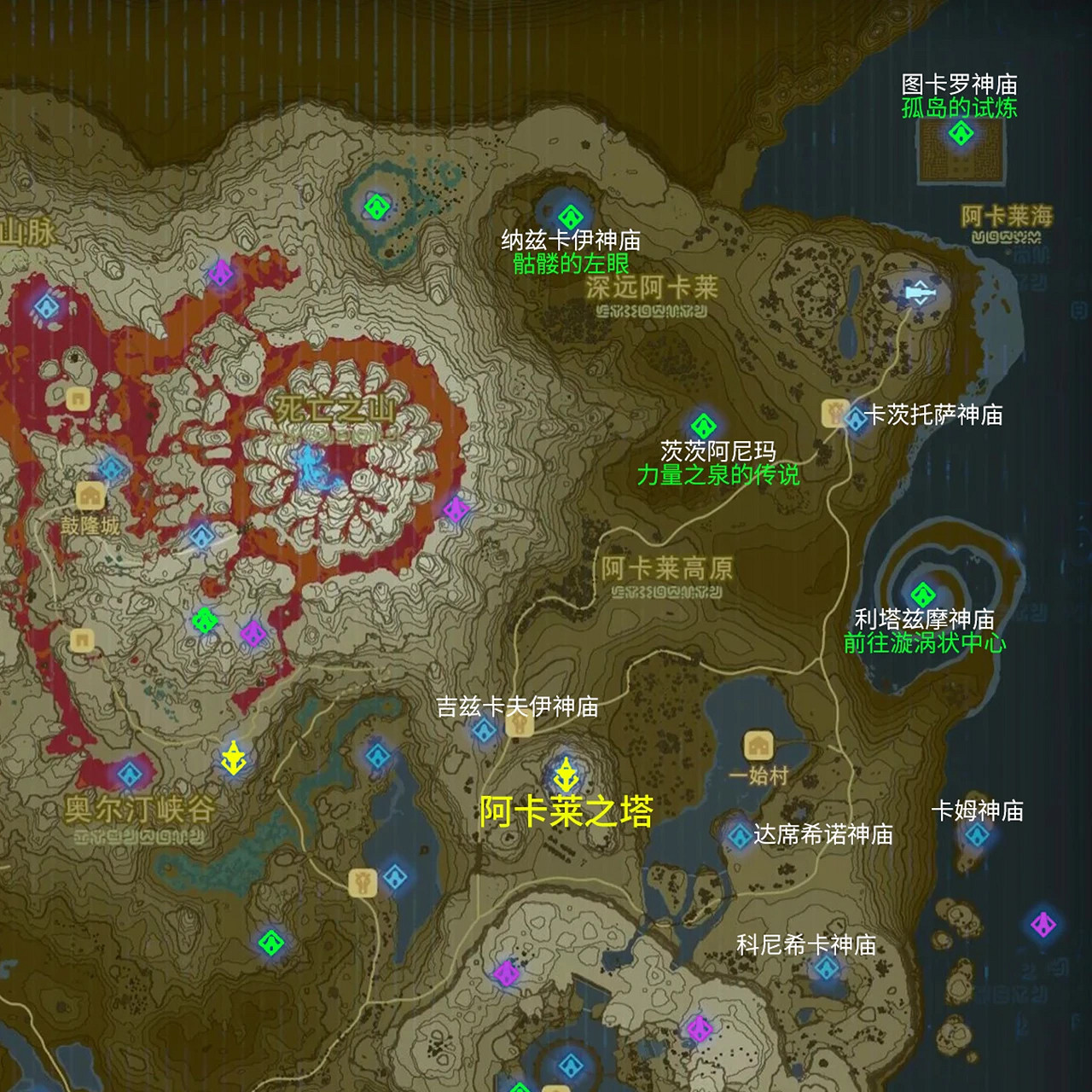The image size is (1092, 1092).
Task: Select the yellow arrow destination marker
Action: click(x=234, y=759)
